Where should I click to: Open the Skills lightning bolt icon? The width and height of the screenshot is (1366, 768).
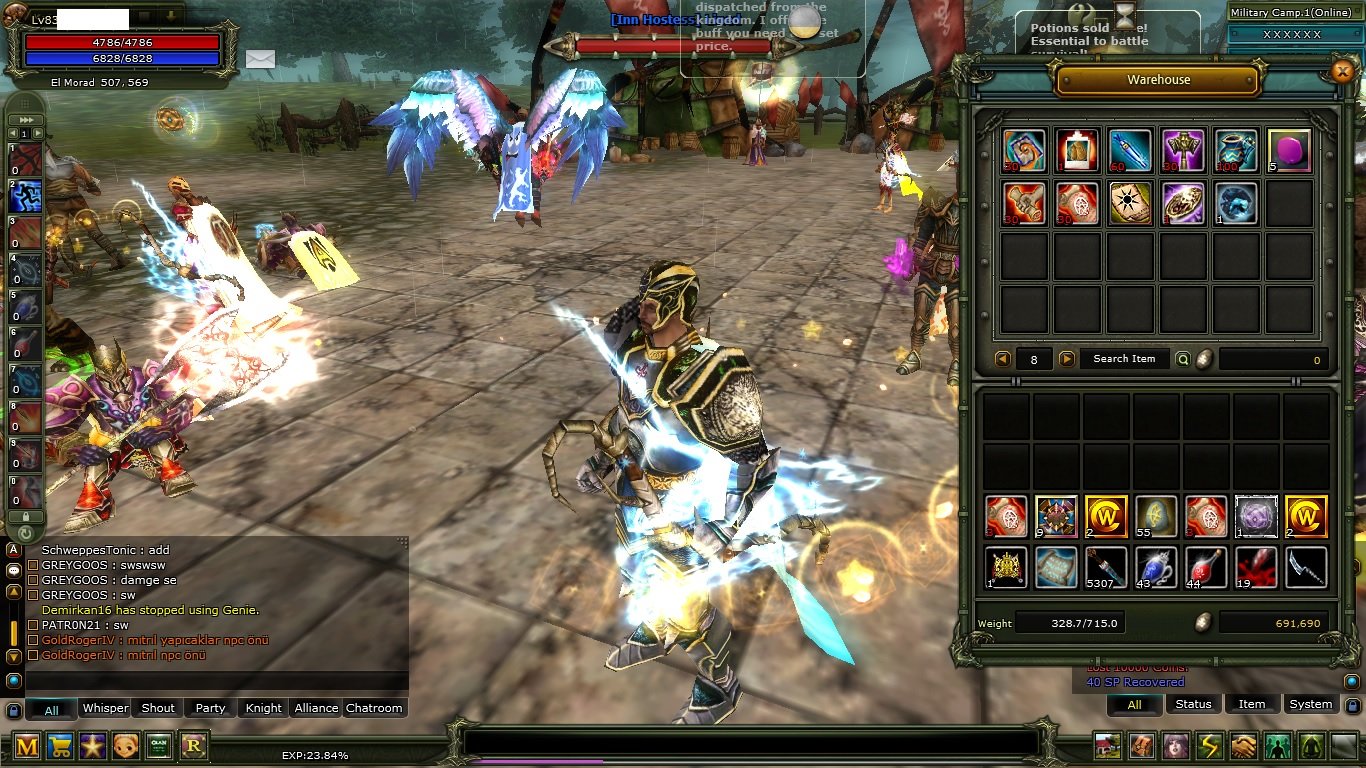pyautogui.click(x=1208, y=746)
